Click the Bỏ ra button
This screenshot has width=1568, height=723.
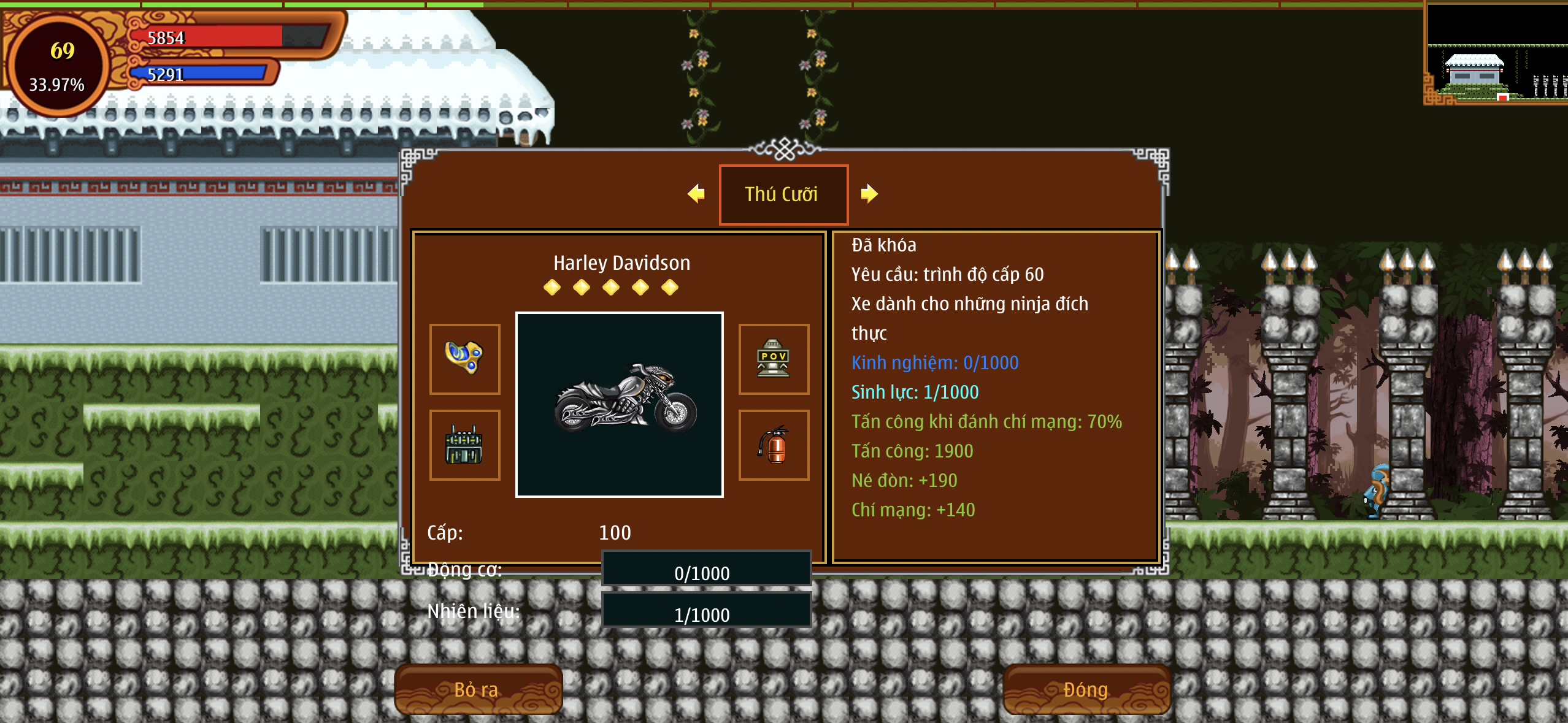[x=477, y=689]
